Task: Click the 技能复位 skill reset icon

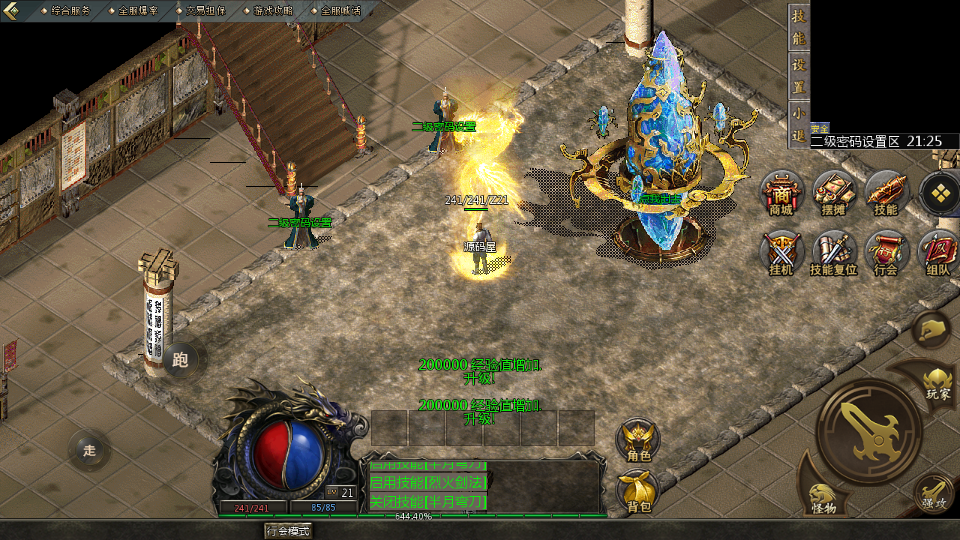Action: pyautogui.click(x=833, y=252)
